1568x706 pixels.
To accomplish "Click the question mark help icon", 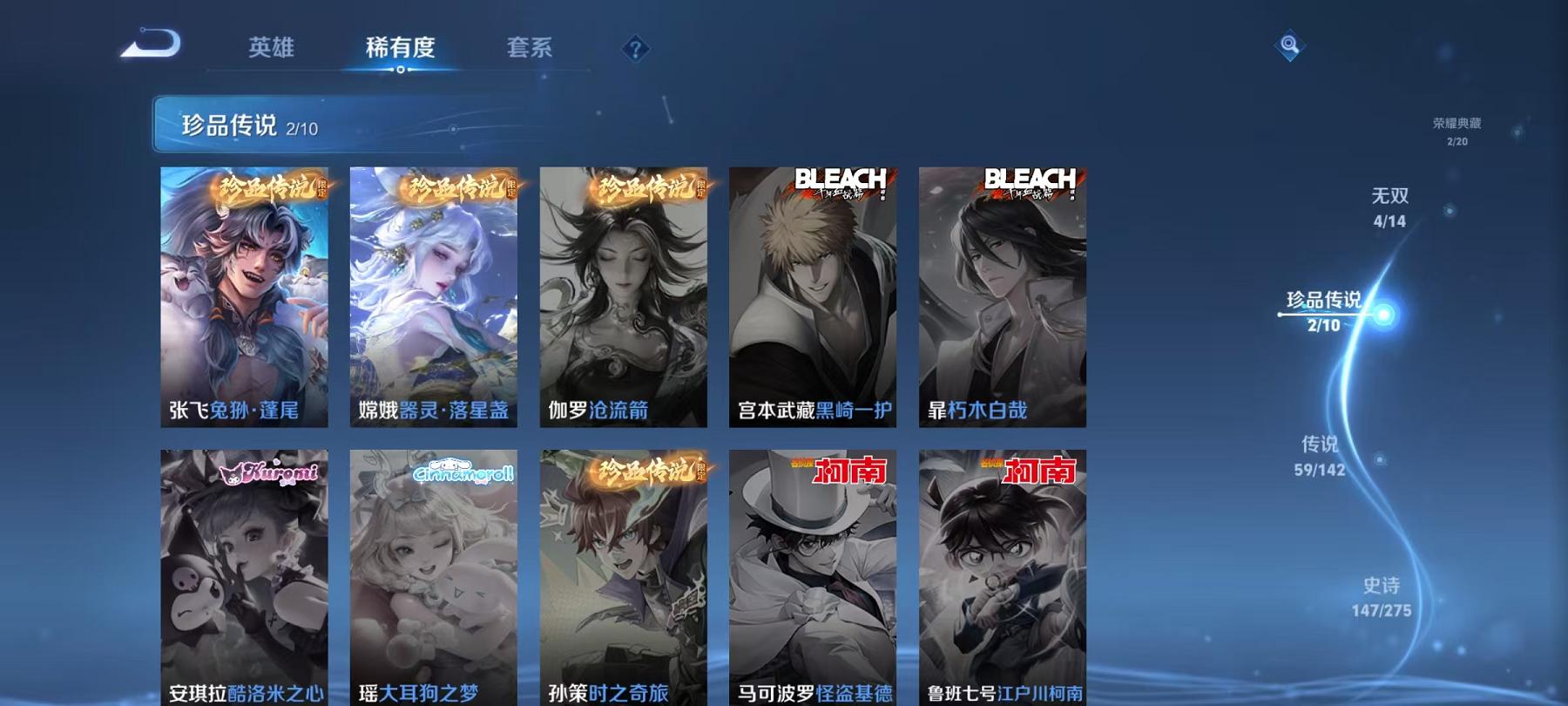I will tap(635, 48).
